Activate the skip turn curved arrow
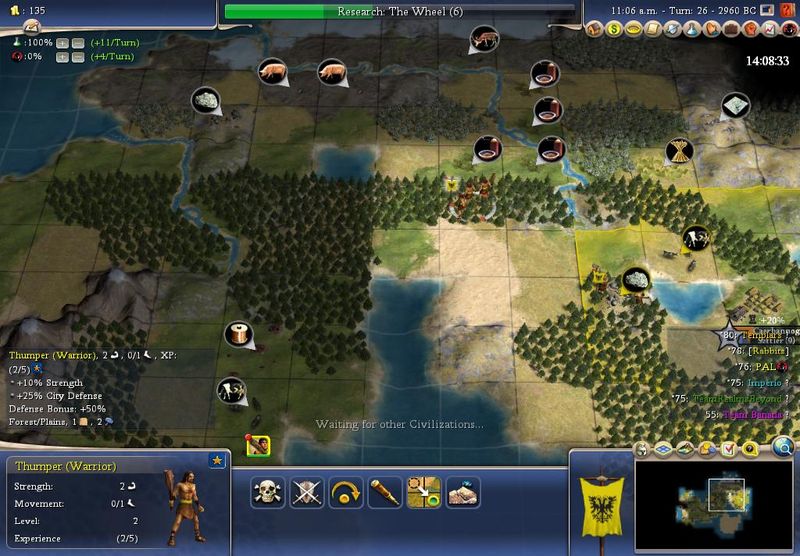Image resolution: width=800 pixels, height=556 pixels. [345, 491]
